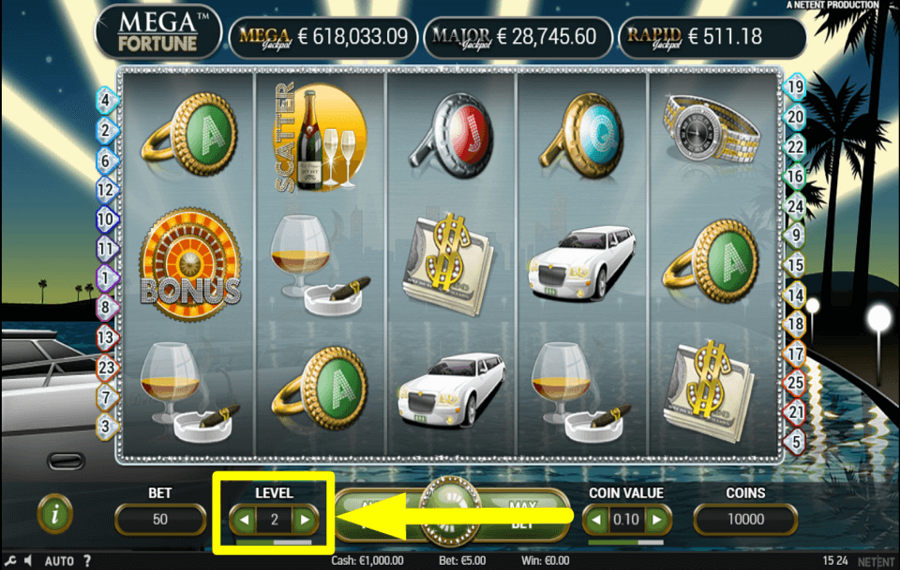Open help with the question mark
The height and width of the screenshot is (570, 900).
click(87, 560)
